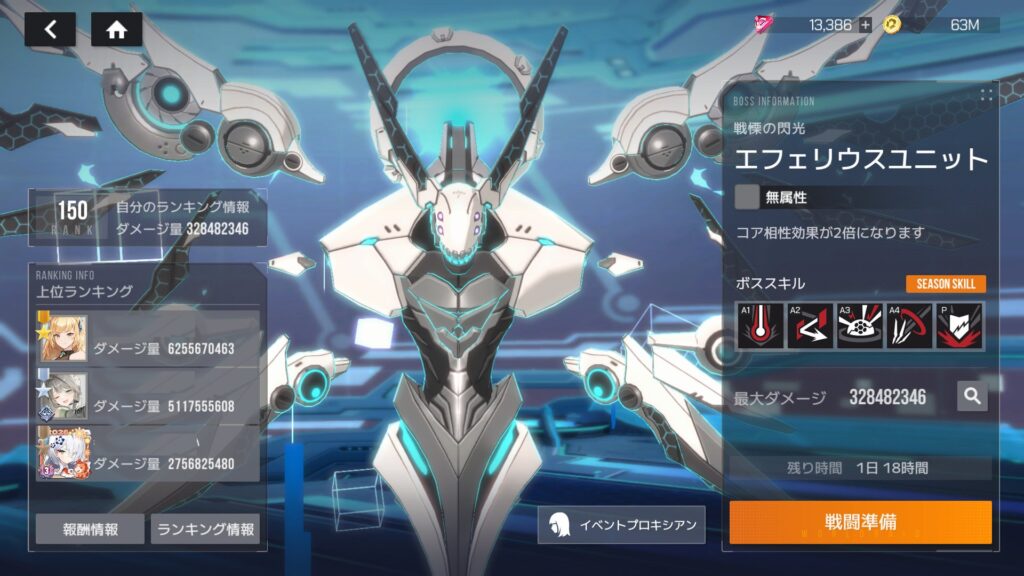
Task: Go back with the arrow button
Action: point(50,29)
